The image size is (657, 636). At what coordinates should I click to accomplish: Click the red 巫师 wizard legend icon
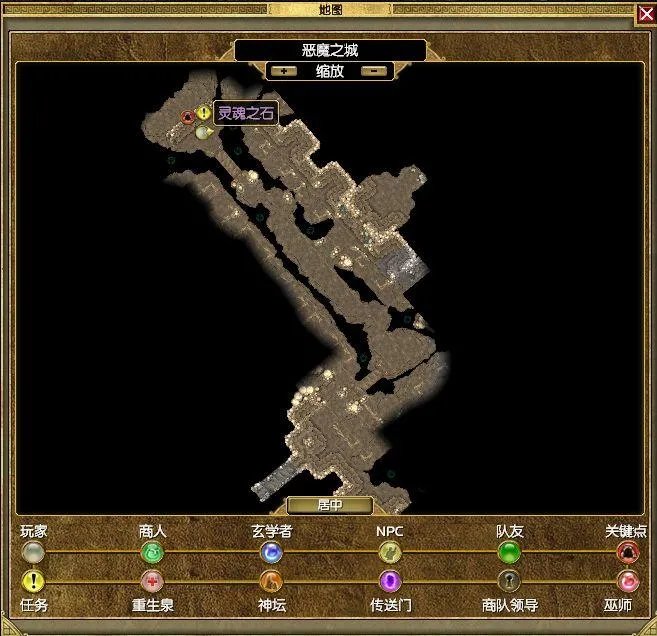627,581
